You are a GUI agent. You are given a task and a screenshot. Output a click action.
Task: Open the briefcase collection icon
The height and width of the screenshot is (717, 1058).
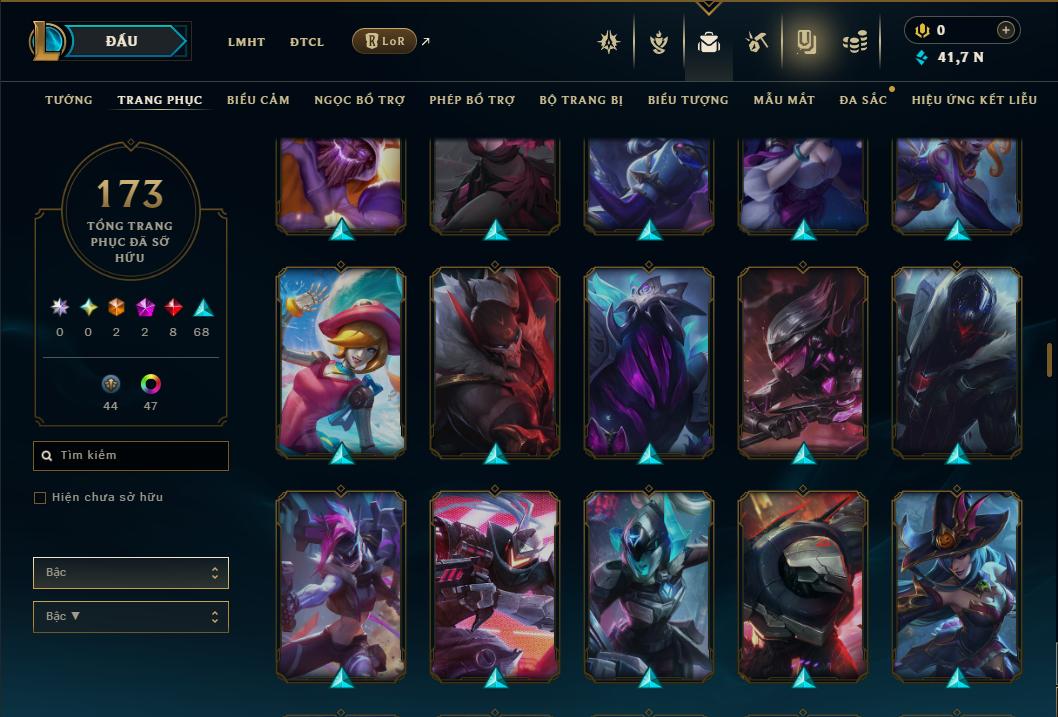709,43
